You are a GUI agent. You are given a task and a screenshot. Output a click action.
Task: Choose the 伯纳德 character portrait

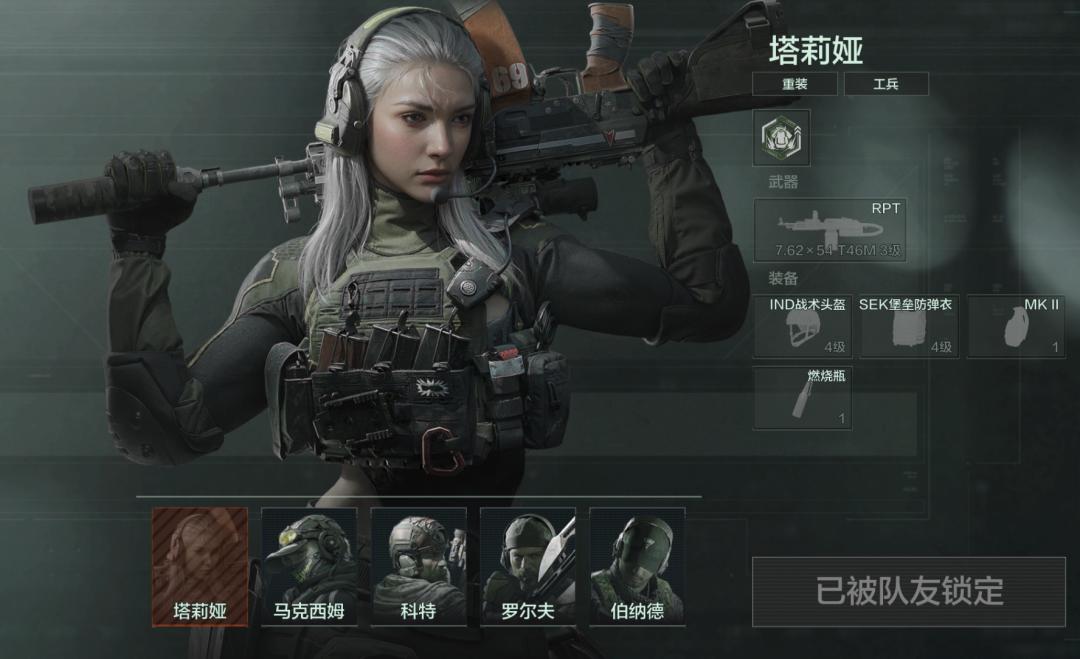637,566
